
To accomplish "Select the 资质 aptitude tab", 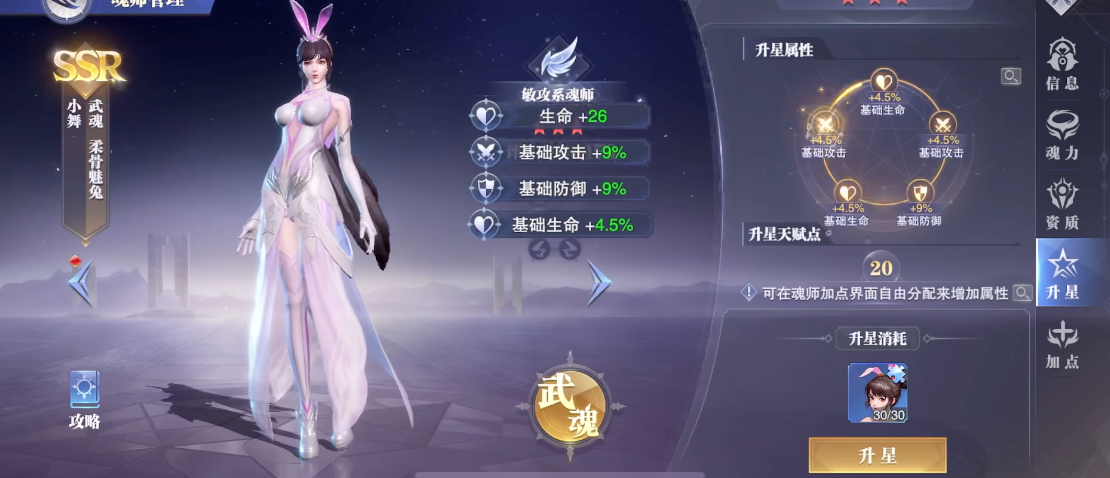I will point(1062,203).
